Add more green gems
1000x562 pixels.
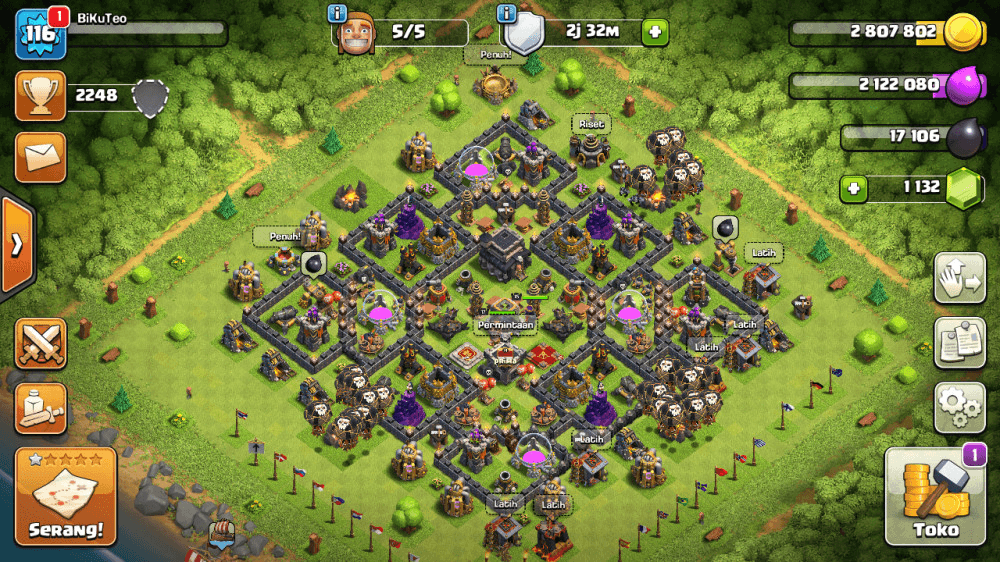click(x=853, y=187)
